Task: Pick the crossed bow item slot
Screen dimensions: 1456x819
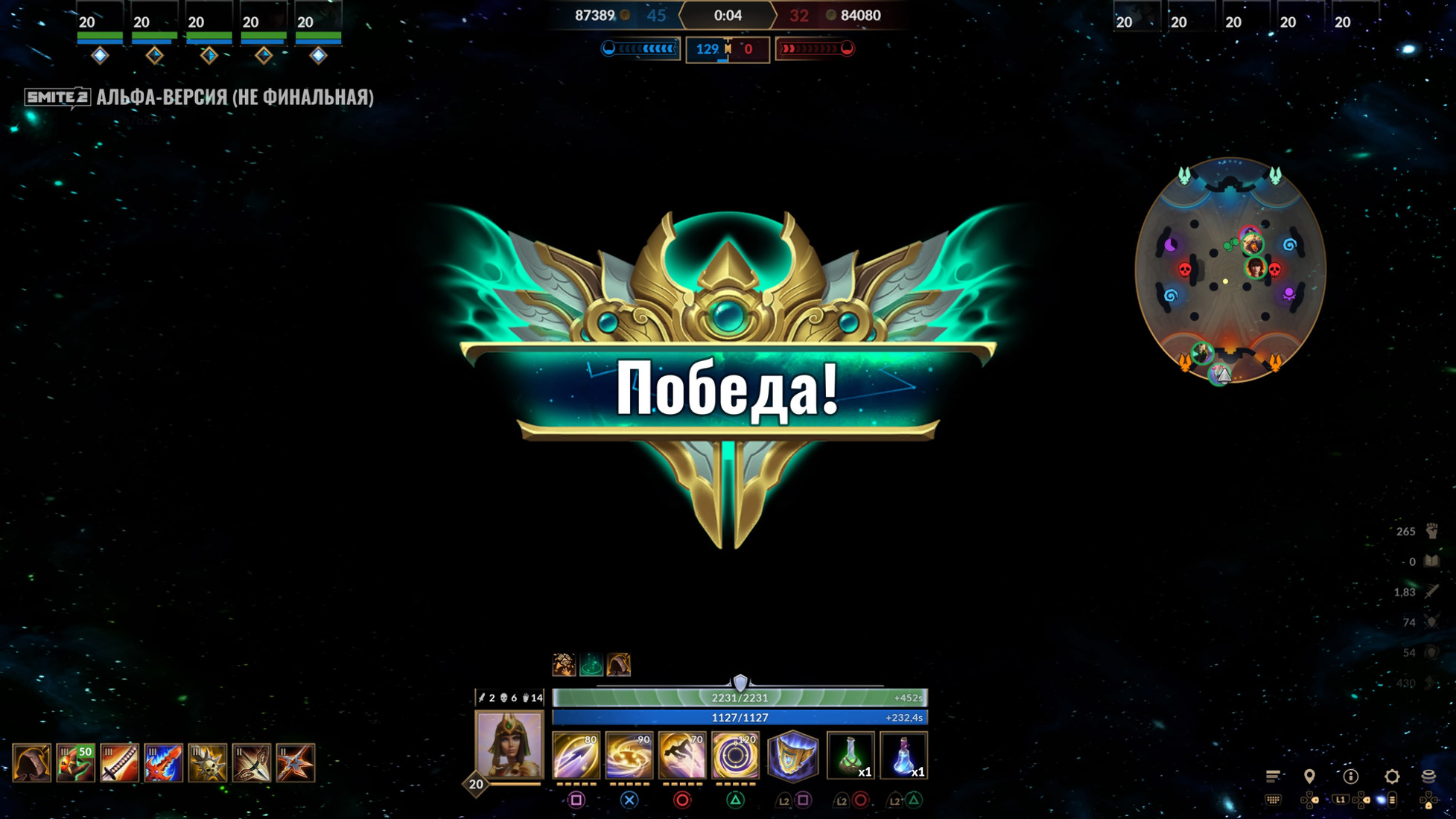Action: point(251,762)
